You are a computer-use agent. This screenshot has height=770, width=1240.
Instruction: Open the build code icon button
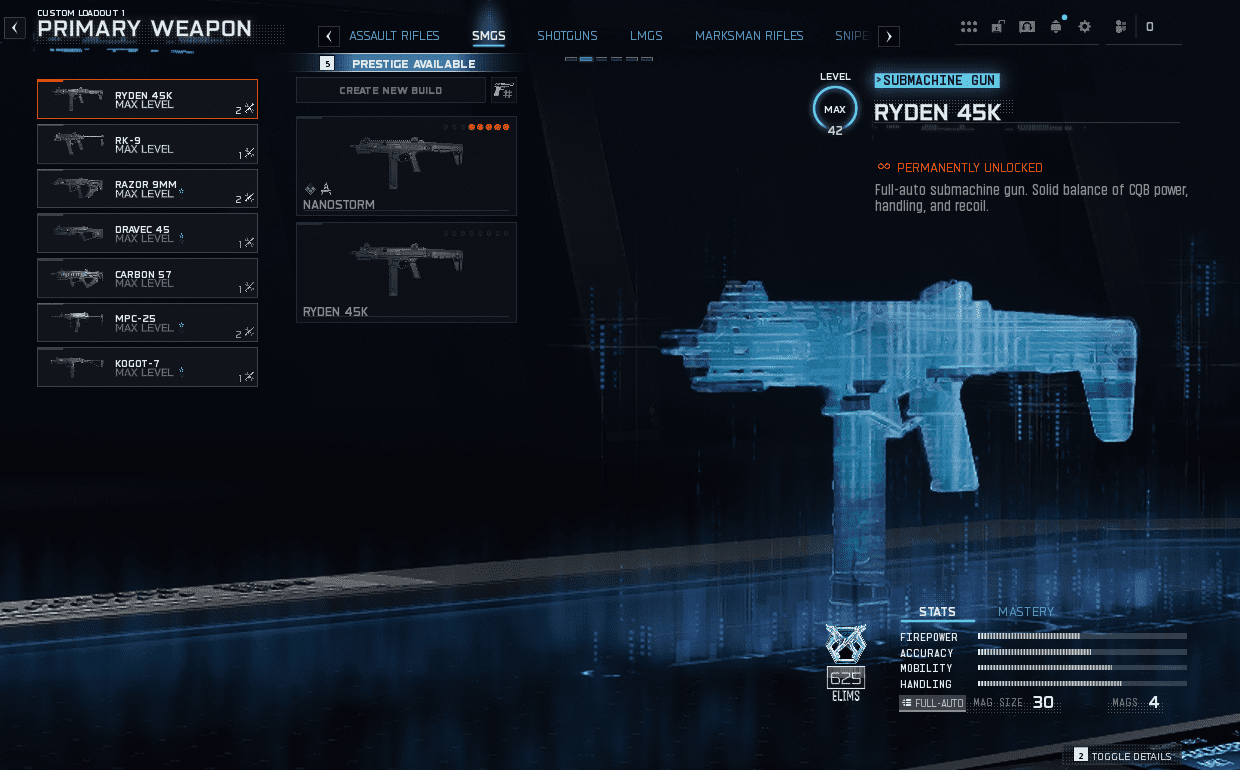(x=504, y=91)
